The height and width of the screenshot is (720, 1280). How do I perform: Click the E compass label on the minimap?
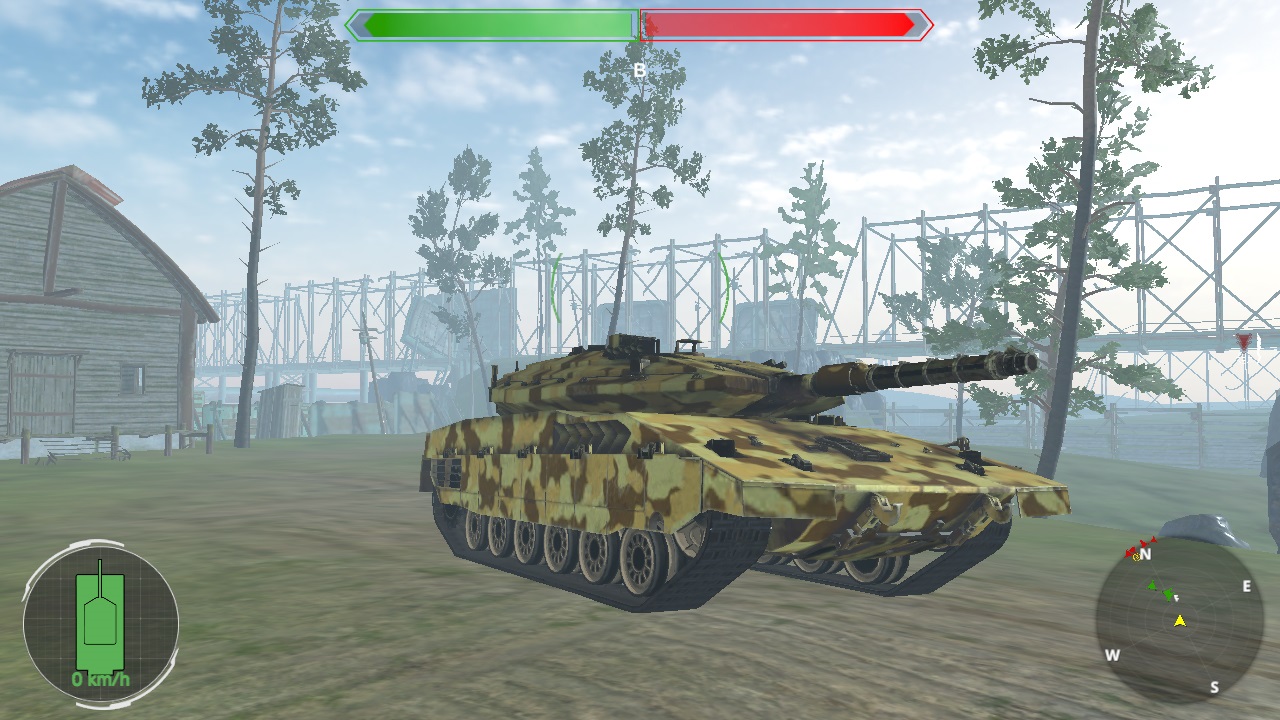(1247, 586)
